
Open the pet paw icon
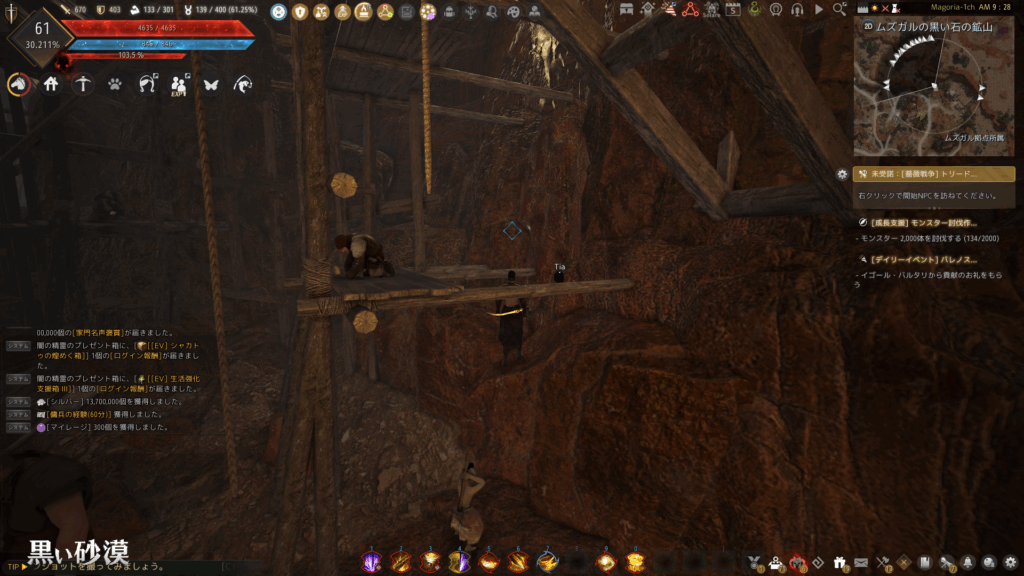tap(115, 85)
